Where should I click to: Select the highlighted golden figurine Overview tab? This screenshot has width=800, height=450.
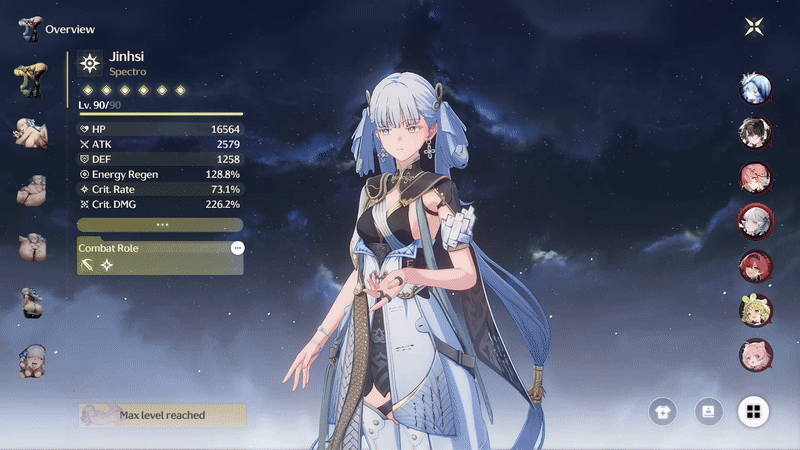pyautogui.click(x=30, y=78)
